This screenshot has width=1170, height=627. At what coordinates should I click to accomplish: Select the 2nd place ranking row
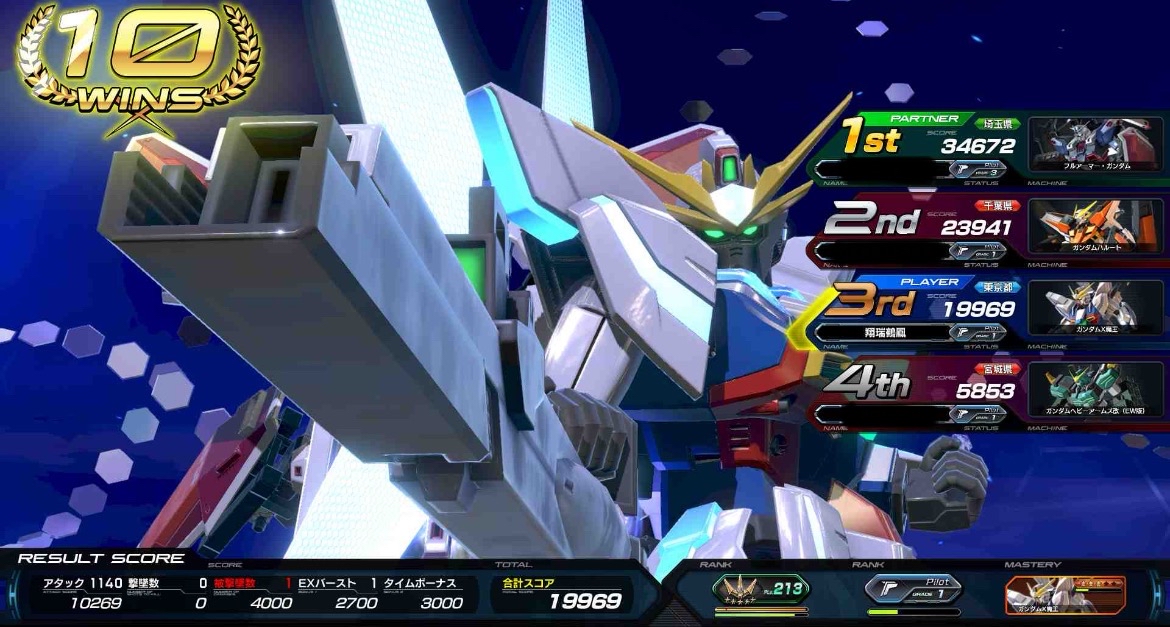click(920, 227)
